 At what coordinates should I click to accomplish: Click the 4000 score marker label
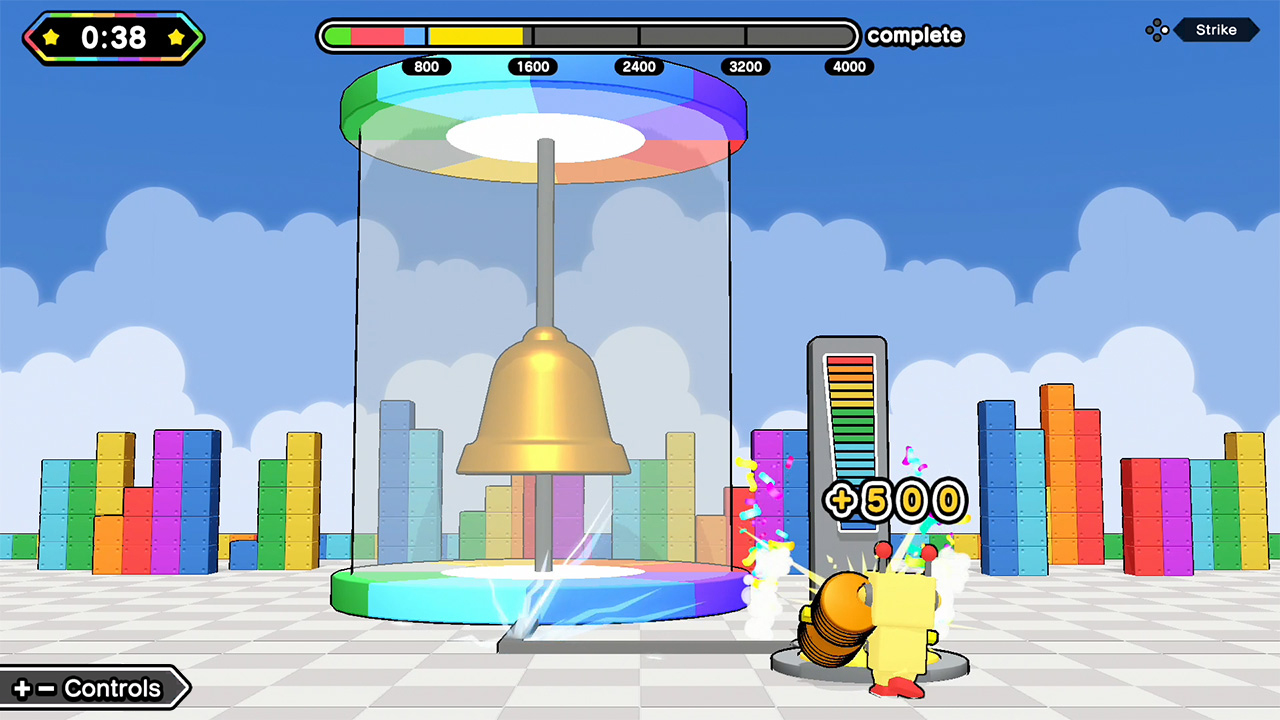coord(849,67)
